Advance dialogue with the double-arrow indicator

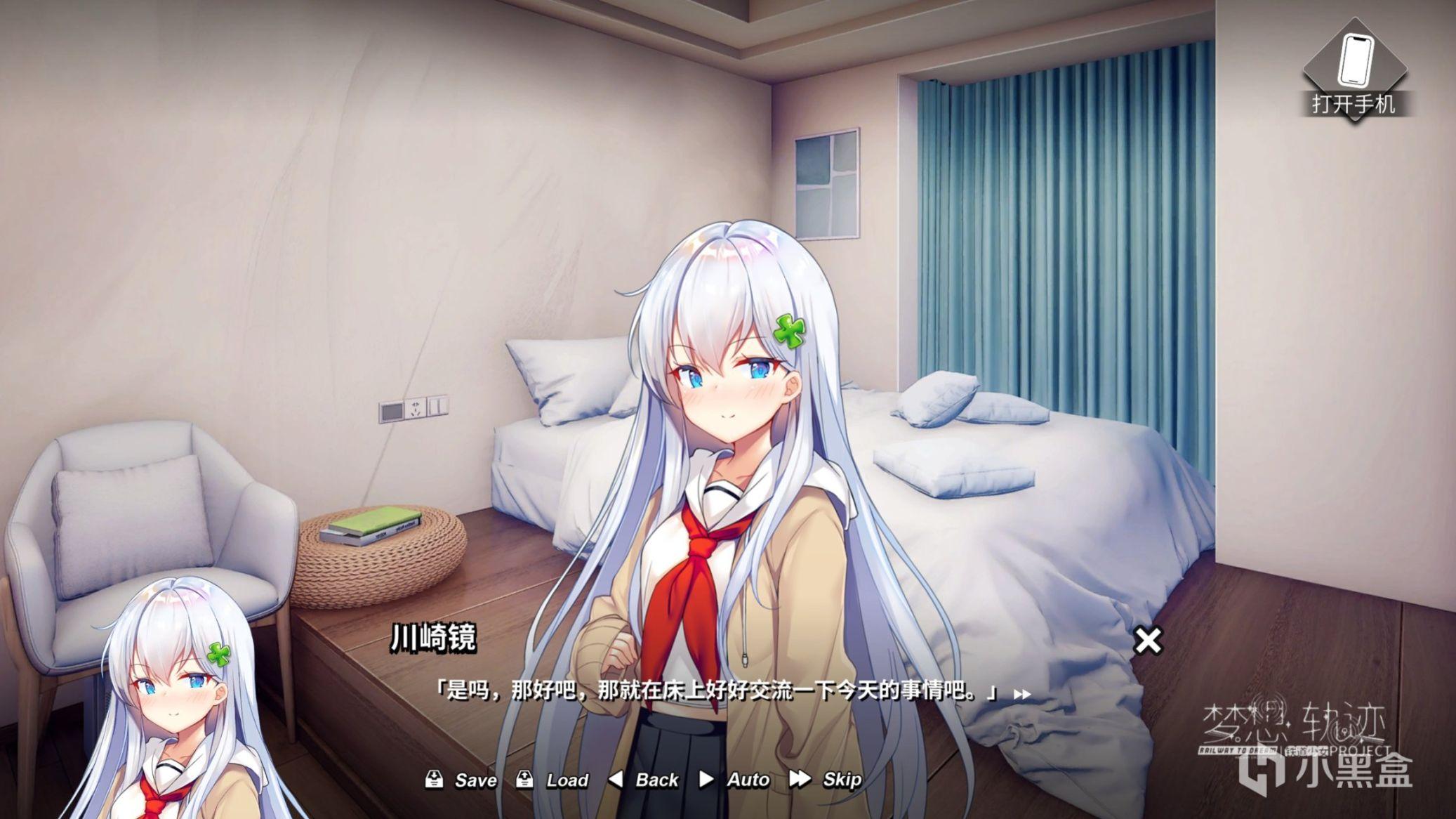[x=1022, y=695]
